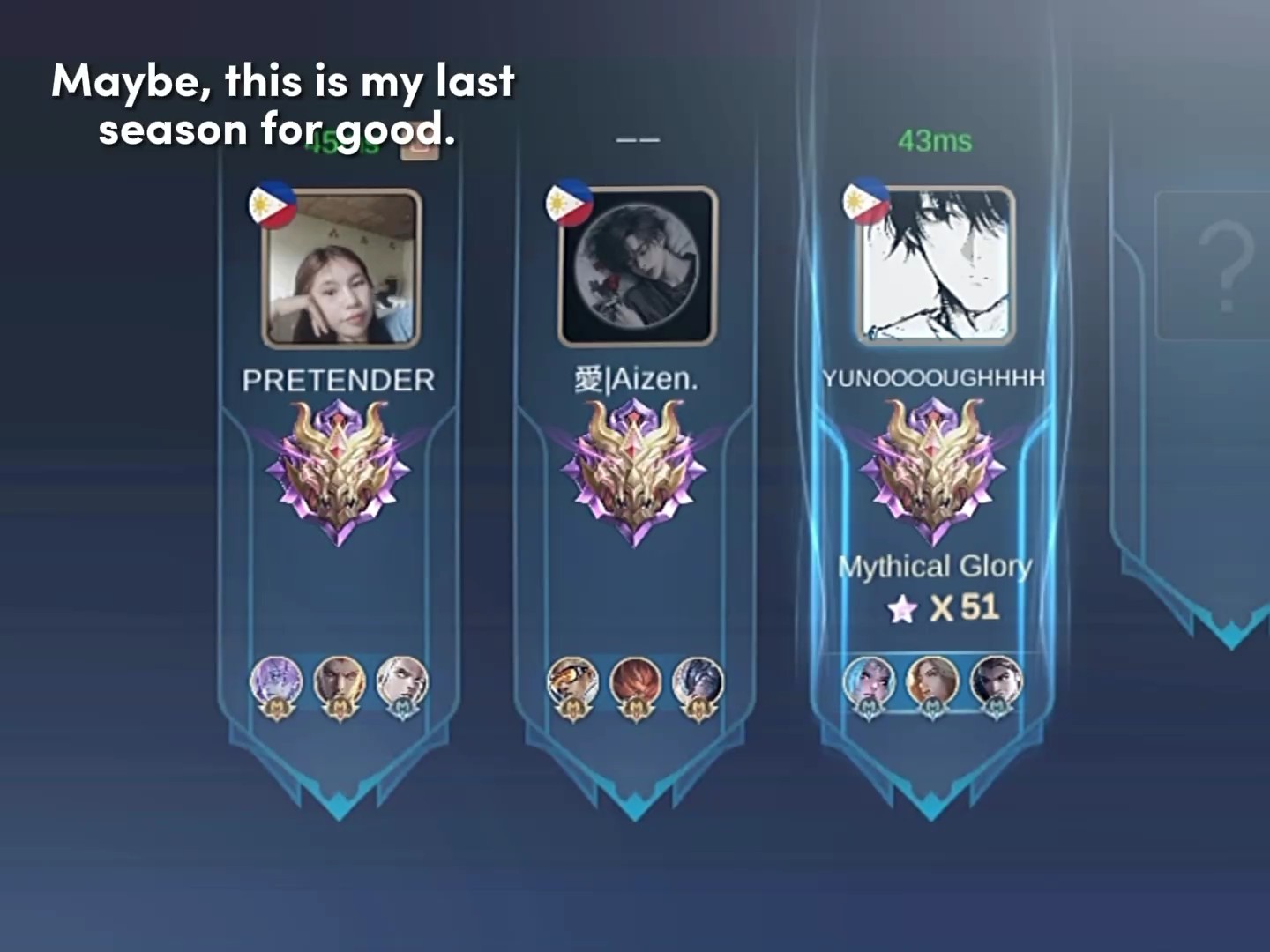1270x952 pixels.
Task: Check YUNOOOOUGHHHH's Mythical Glory rank emblem
Action: pyautogui.click(x=933, y=471)
